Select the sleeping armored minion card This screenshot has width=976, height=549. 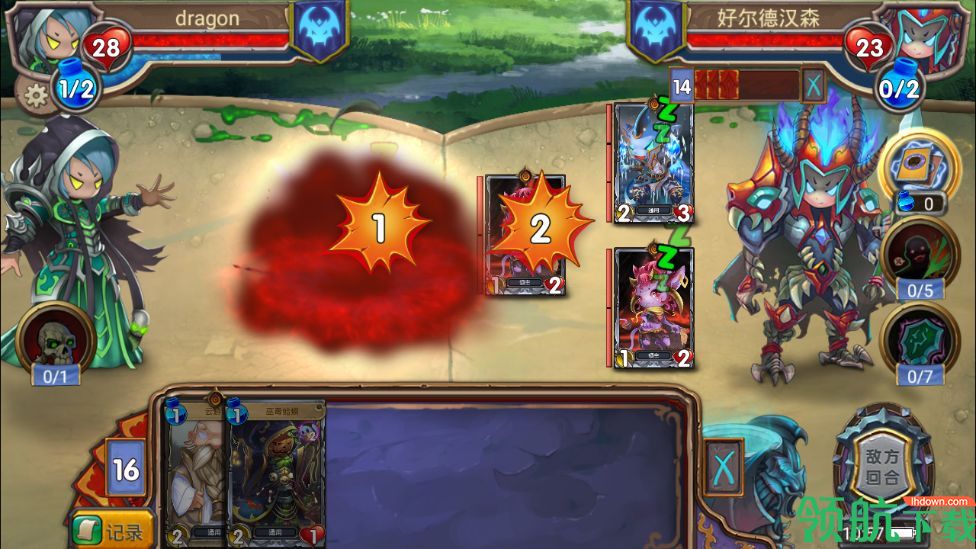[x=653, y=162]
